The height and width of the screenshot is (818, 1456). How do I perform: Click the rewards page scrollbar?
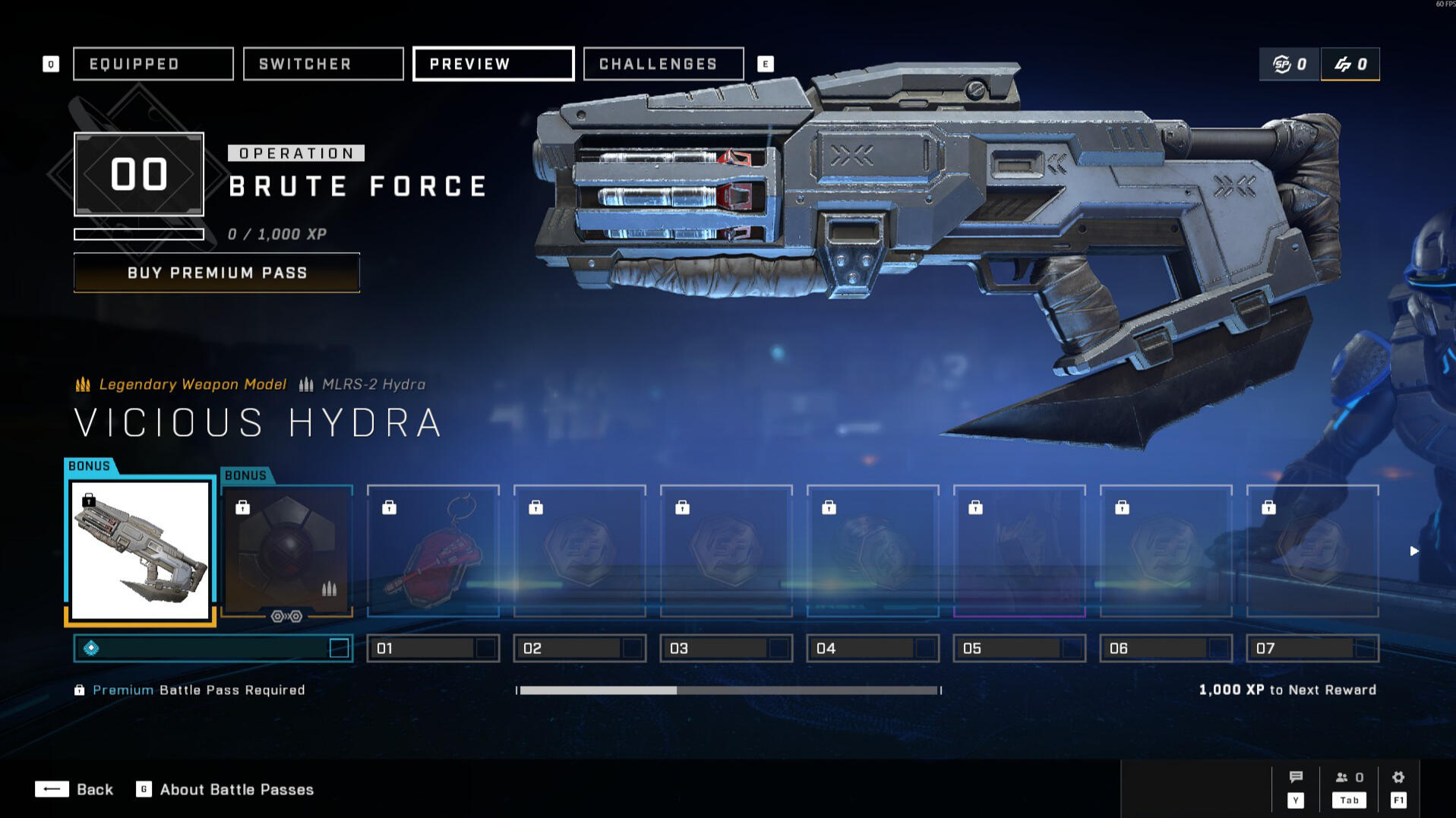[x=728, y=690]
